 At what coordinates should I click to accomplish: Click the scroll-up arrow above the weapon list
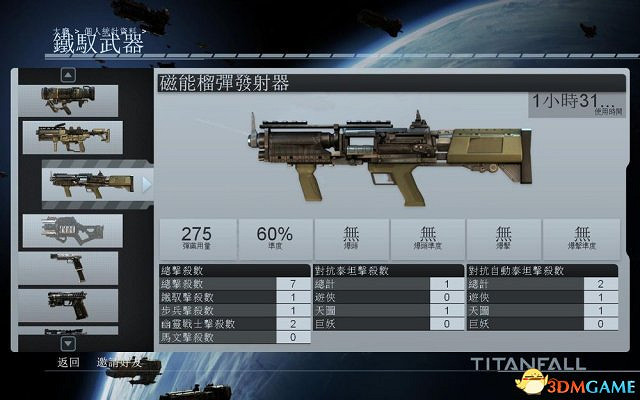[x=68, y=74]
